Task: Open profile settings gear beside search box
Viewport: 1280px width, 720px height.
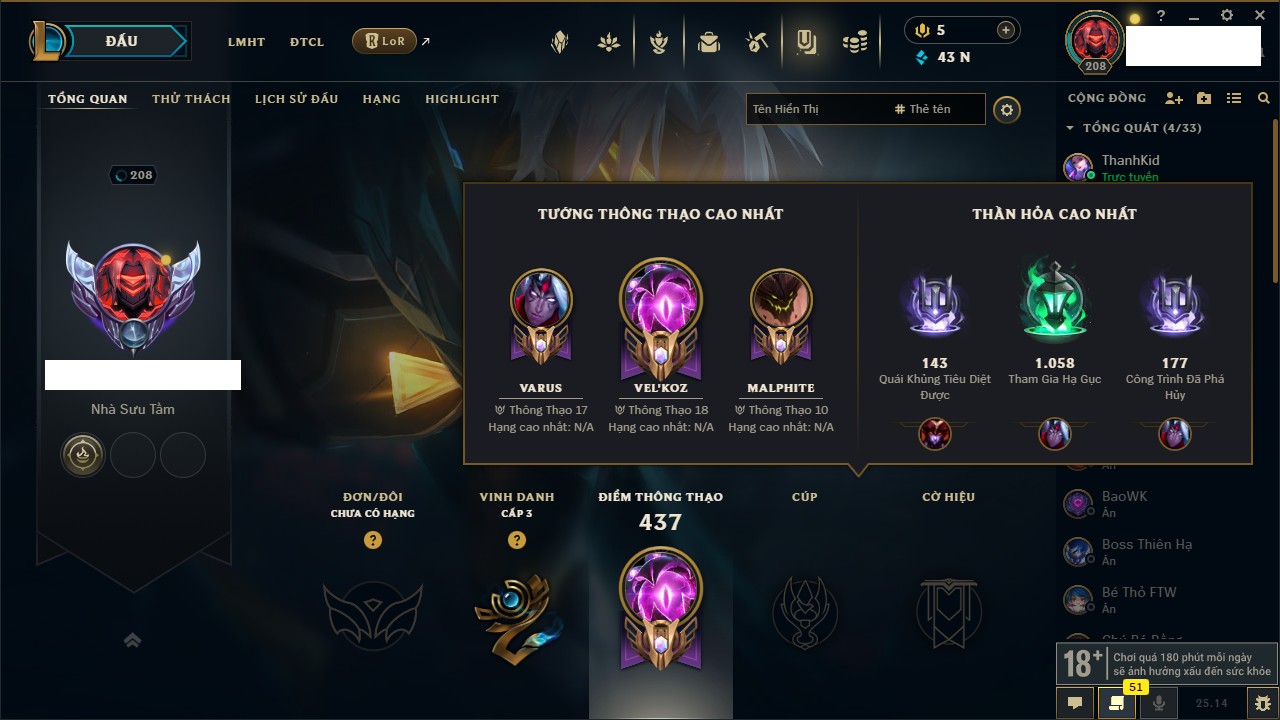Action: point(1007,109)
